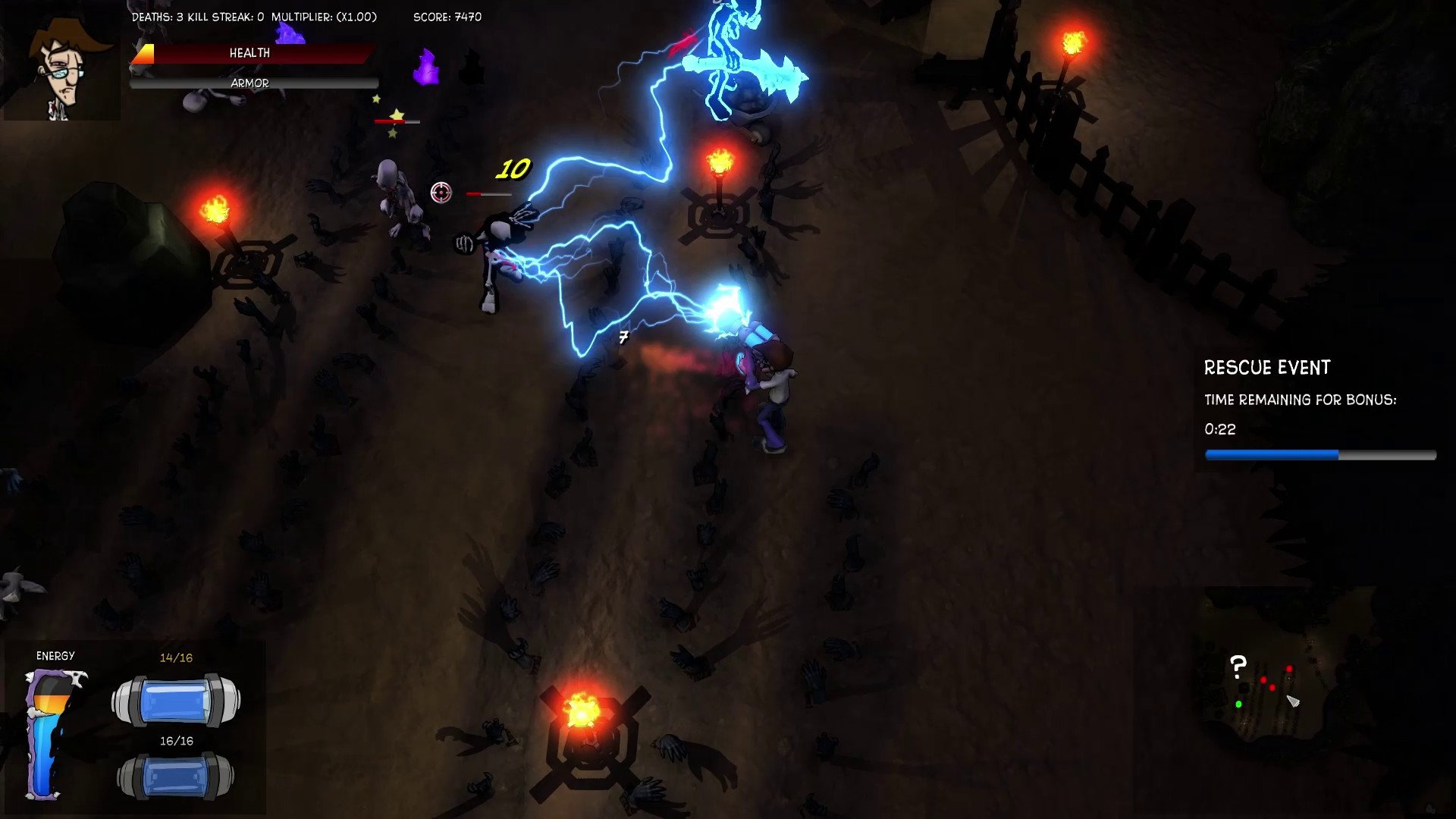The image size is (1456, 819).
Task: Select the ammo canister showing 14/16
Action: tap(176, 700)
